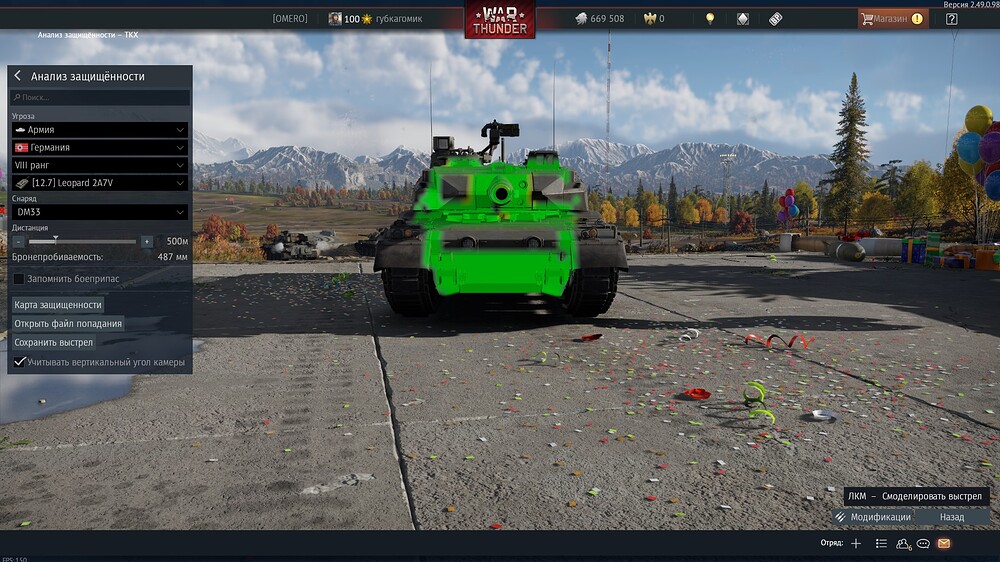Increase distance with the plus button
The image size is (1000, 562).
147,242
